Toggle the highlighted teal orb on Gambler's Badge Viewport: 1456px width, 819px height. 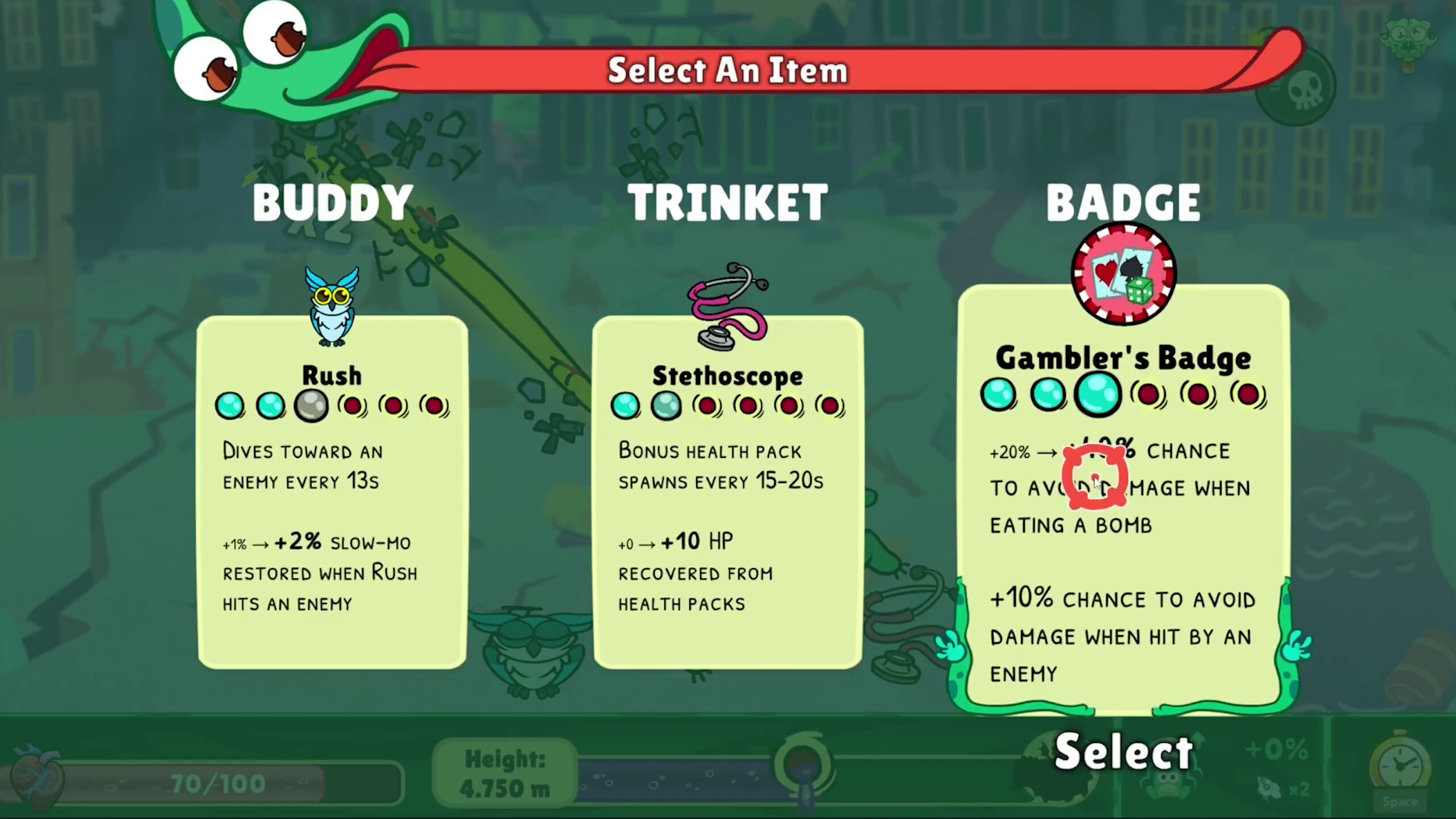point(1098,394)
